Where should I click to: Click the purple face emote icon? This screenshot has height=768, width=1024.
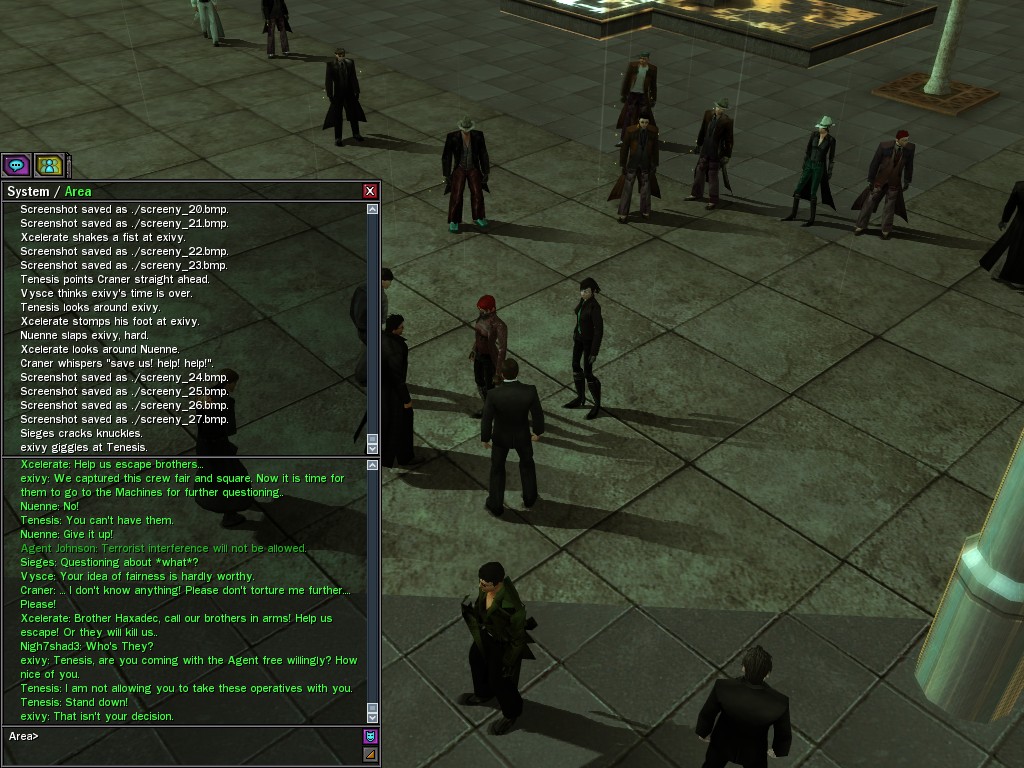pyautogui.click(x=370, y=737)
